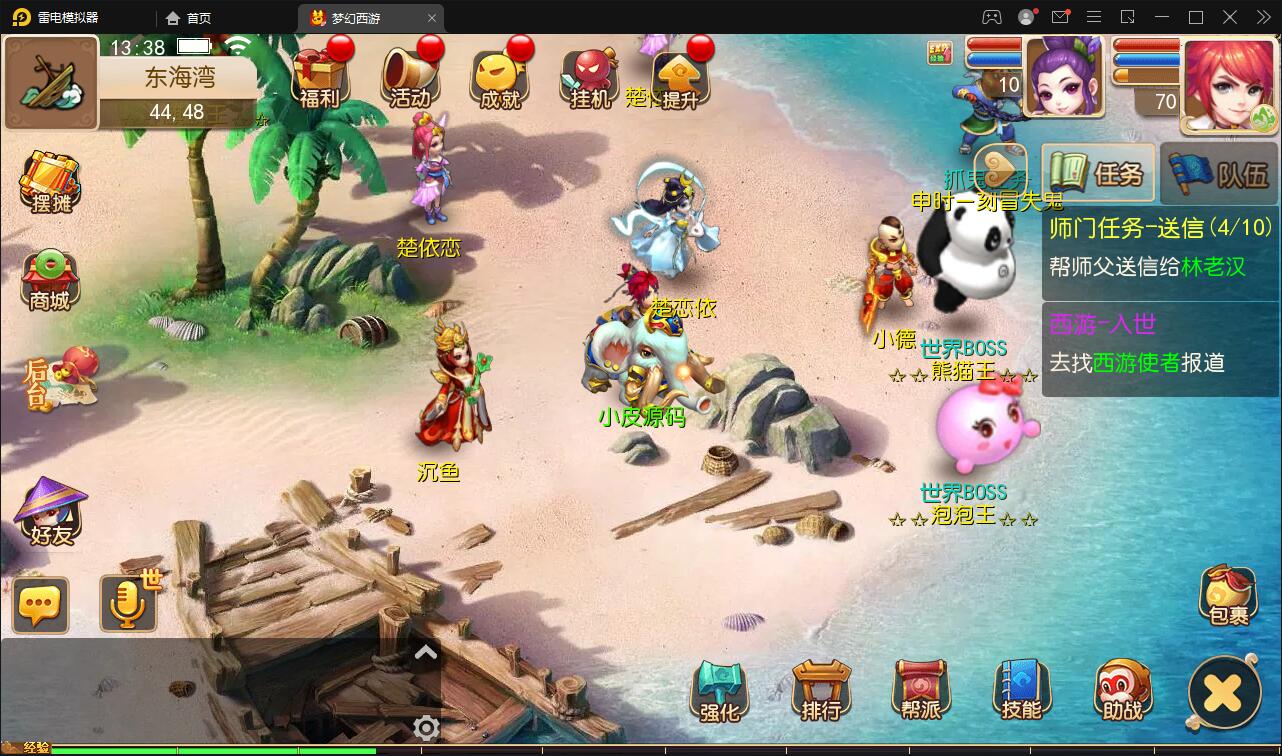Viewport: 1282px width, 756px height.
Task: Open the 摆摊 stall icon
Action: click(50, 182)
